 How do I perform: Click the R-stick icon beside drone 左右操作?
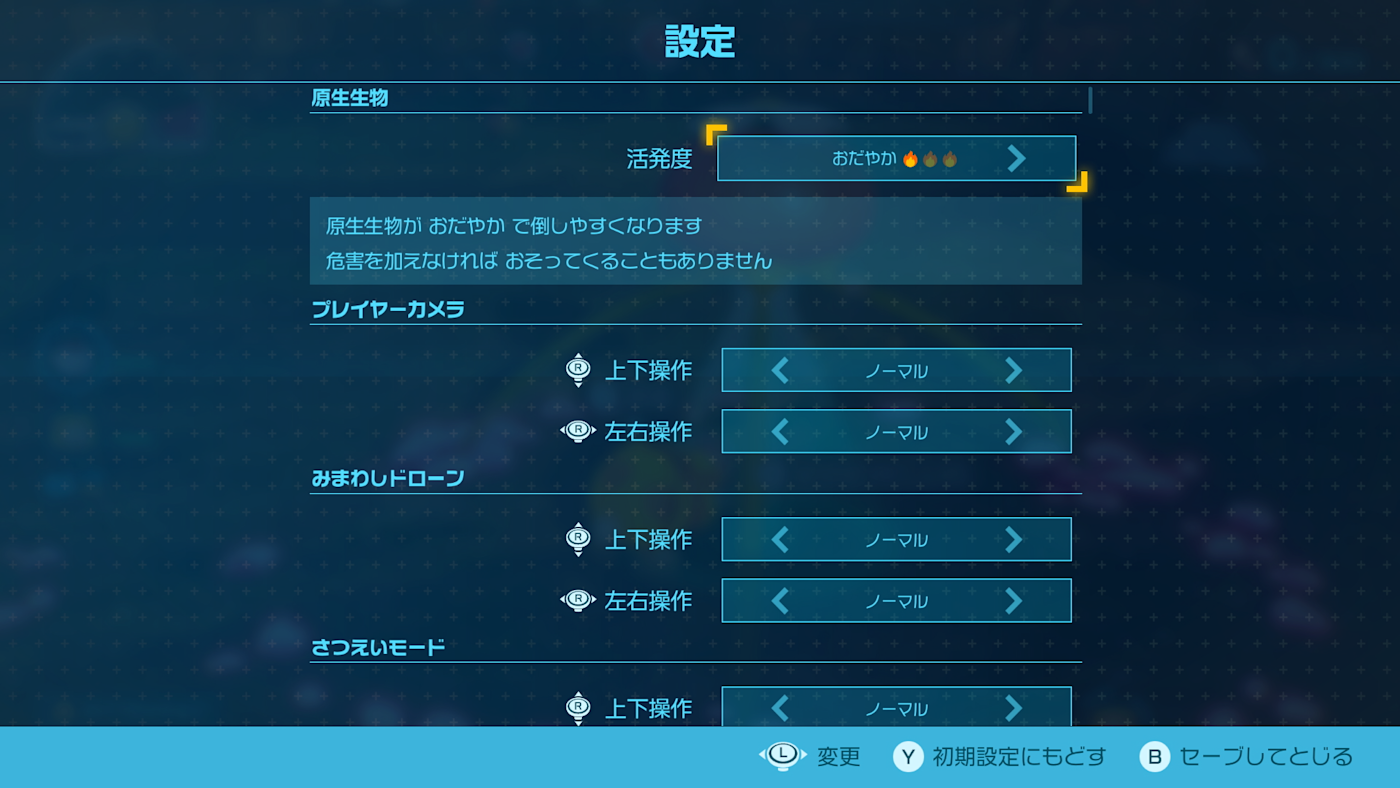578,600
